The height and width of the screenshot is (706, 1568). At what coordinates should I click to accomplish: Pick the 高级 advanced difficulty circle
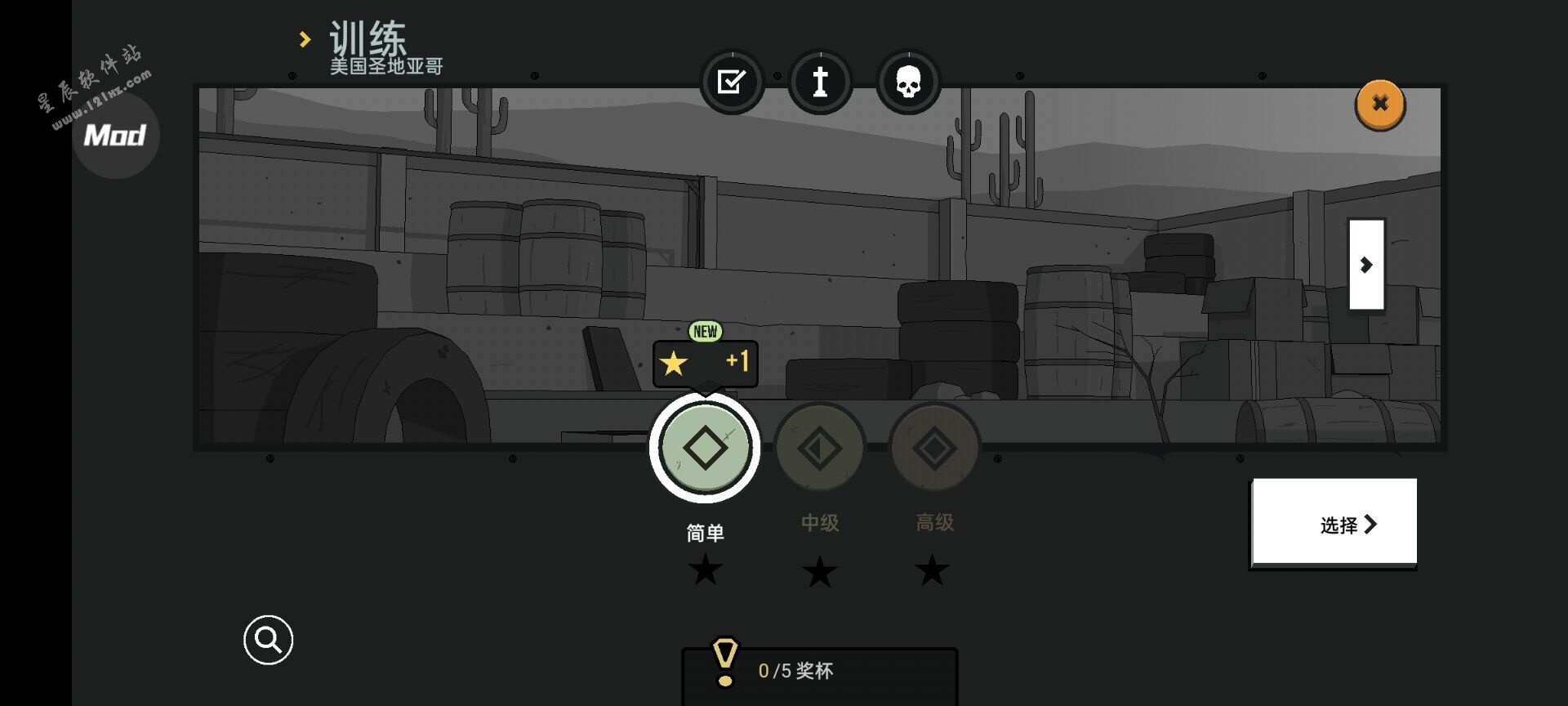(934, 448)
